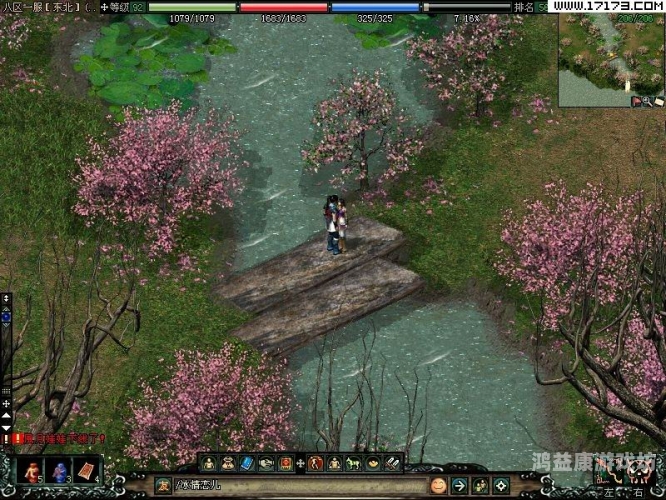This screenshot has height=500, width=666.
Task: Open the smiley face emoticon picker
Action: [438, 486]
